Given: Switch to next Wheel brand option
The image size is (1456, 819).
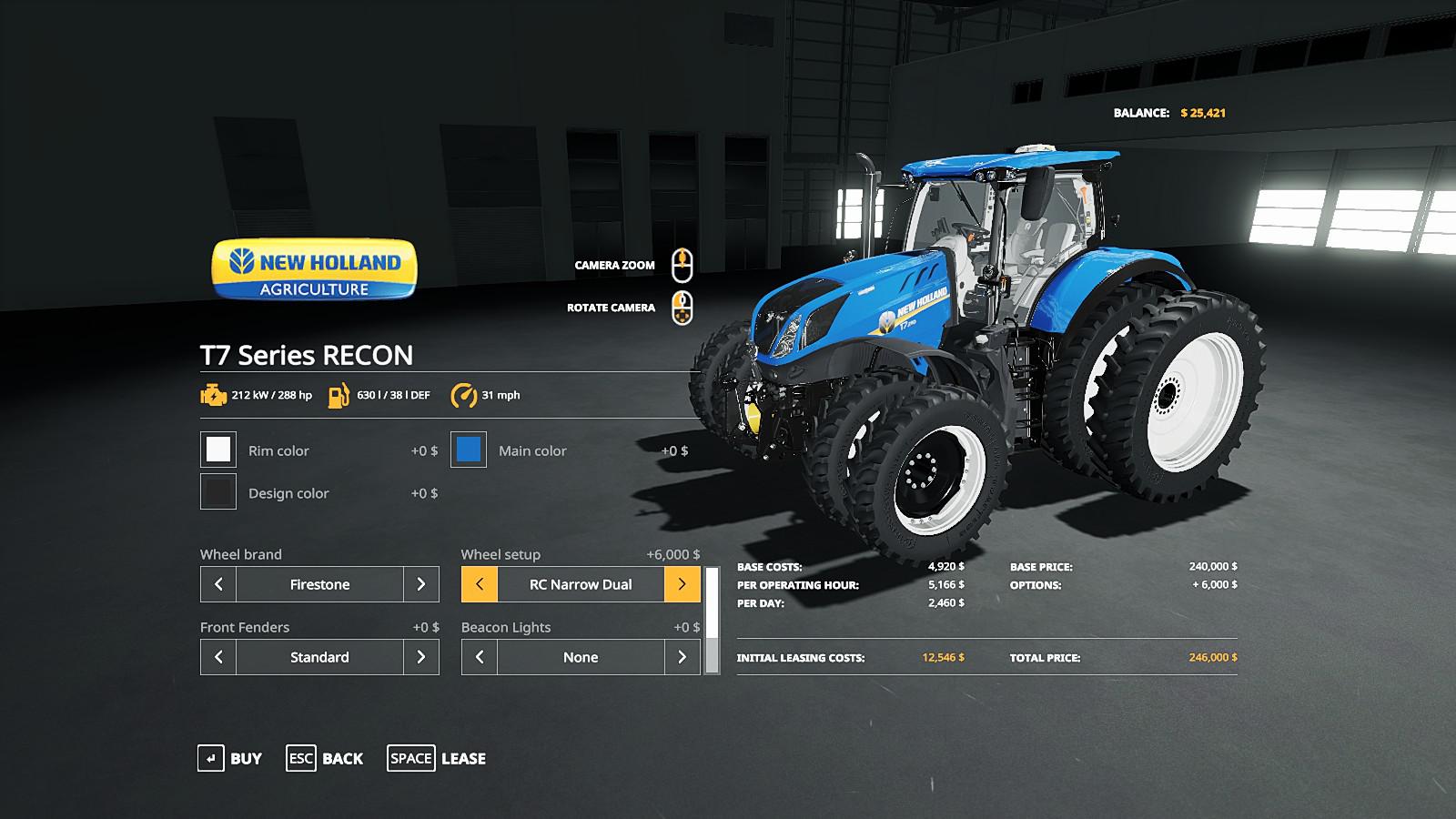Looking at the screenshot, I should point(420,584).
